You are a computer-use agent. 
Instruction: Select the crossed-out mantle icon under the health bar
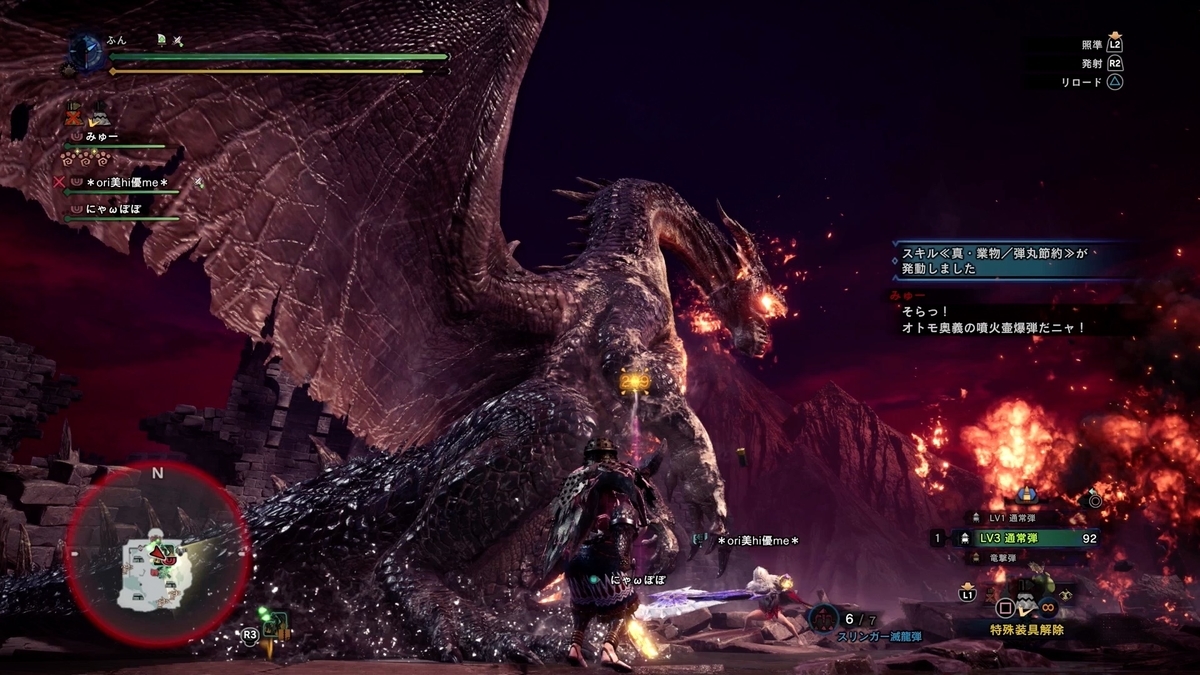point(73,115)
